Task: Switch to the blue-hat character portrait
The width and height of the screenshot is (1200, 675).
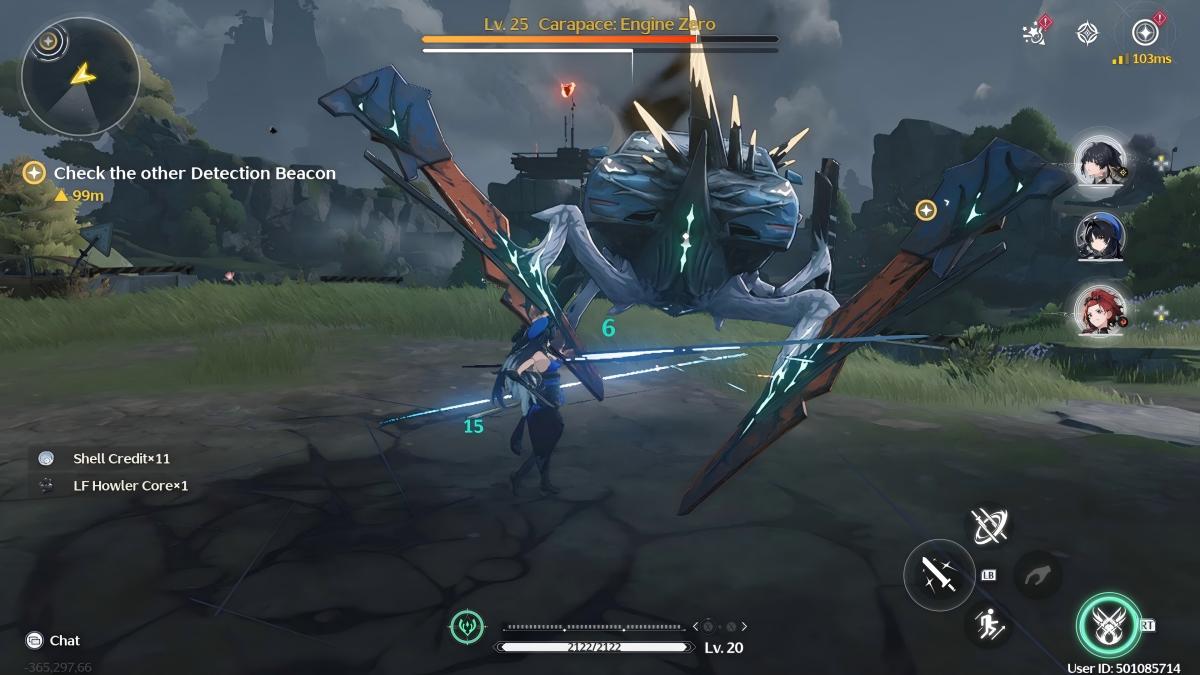Action: click(x=1100, y=236)
